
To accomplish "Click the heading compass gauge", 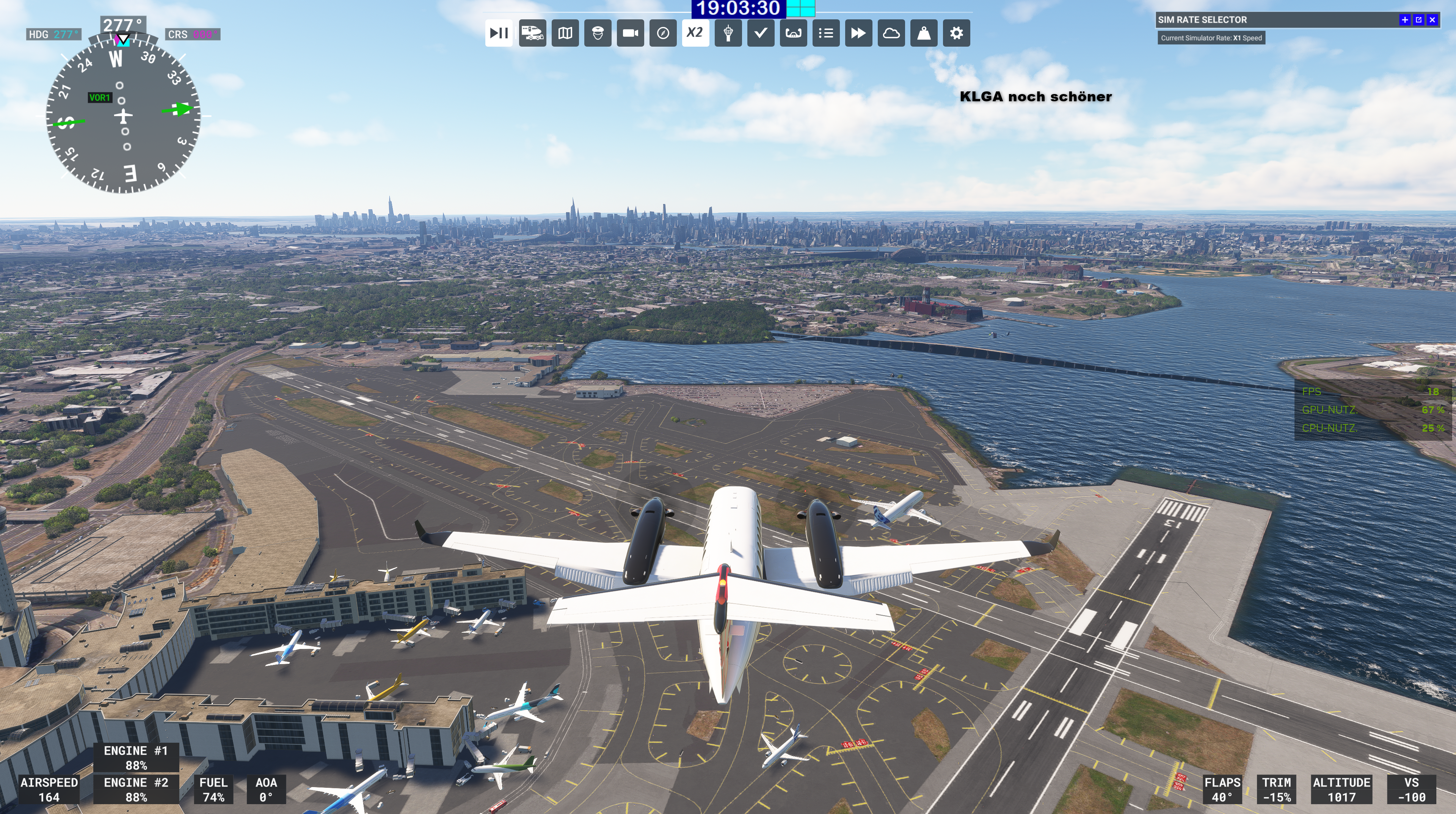I will [x=123, y=116].
